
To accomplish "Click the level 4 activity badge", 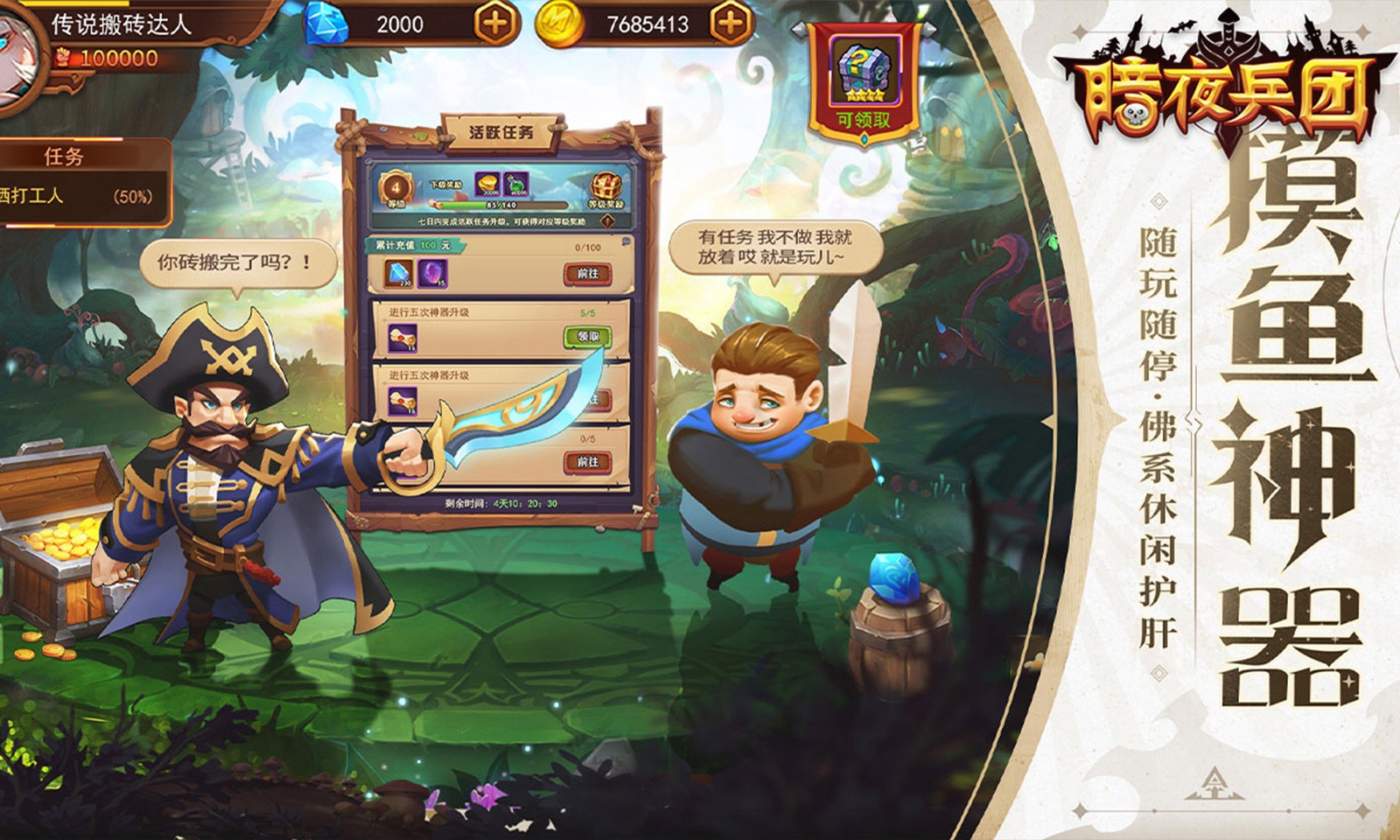I will point(396,189).
